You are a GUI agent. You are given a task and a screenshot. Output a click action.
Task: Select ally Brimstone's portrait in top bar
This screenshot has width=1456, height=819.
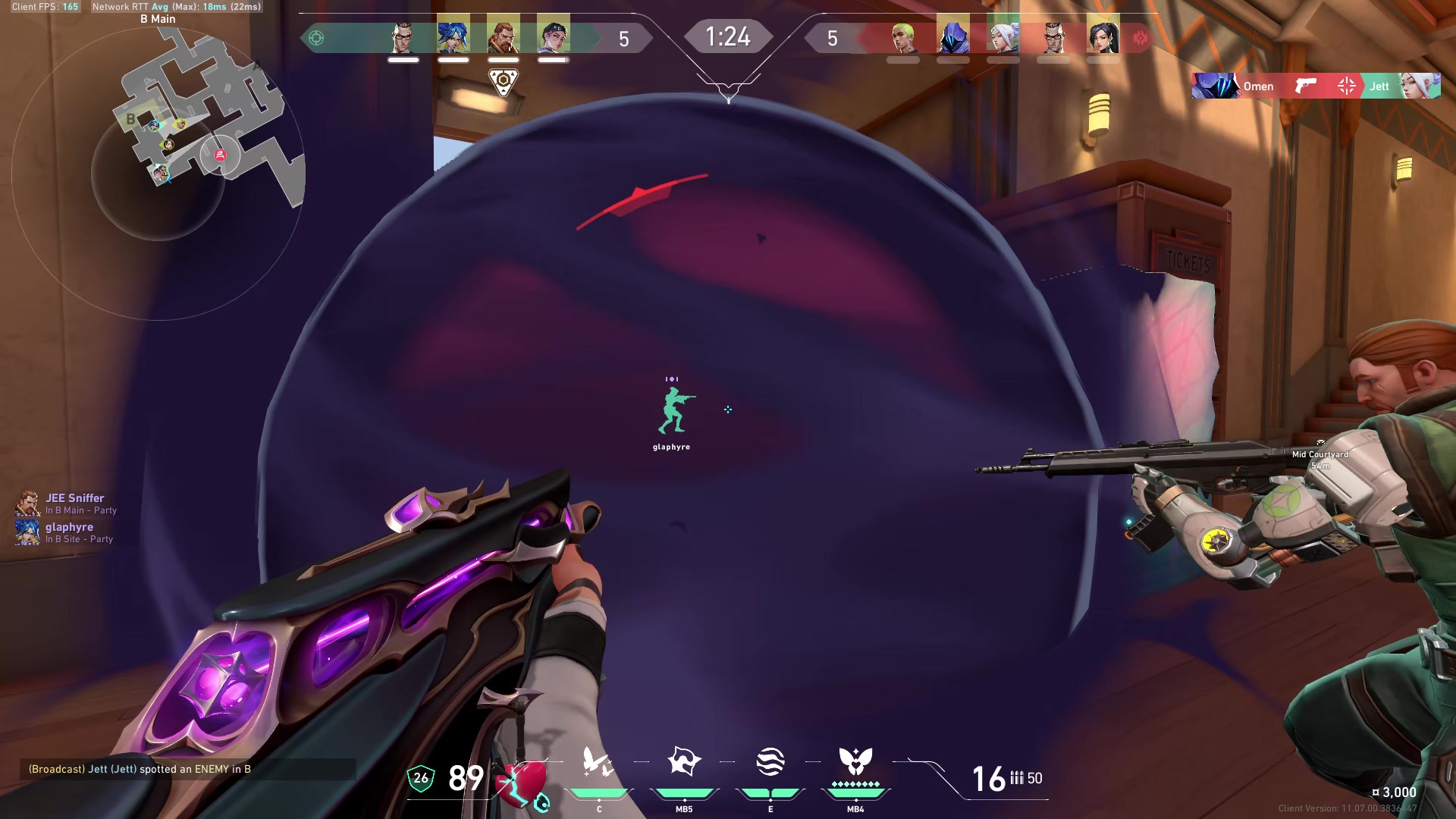tap(503, 36)
